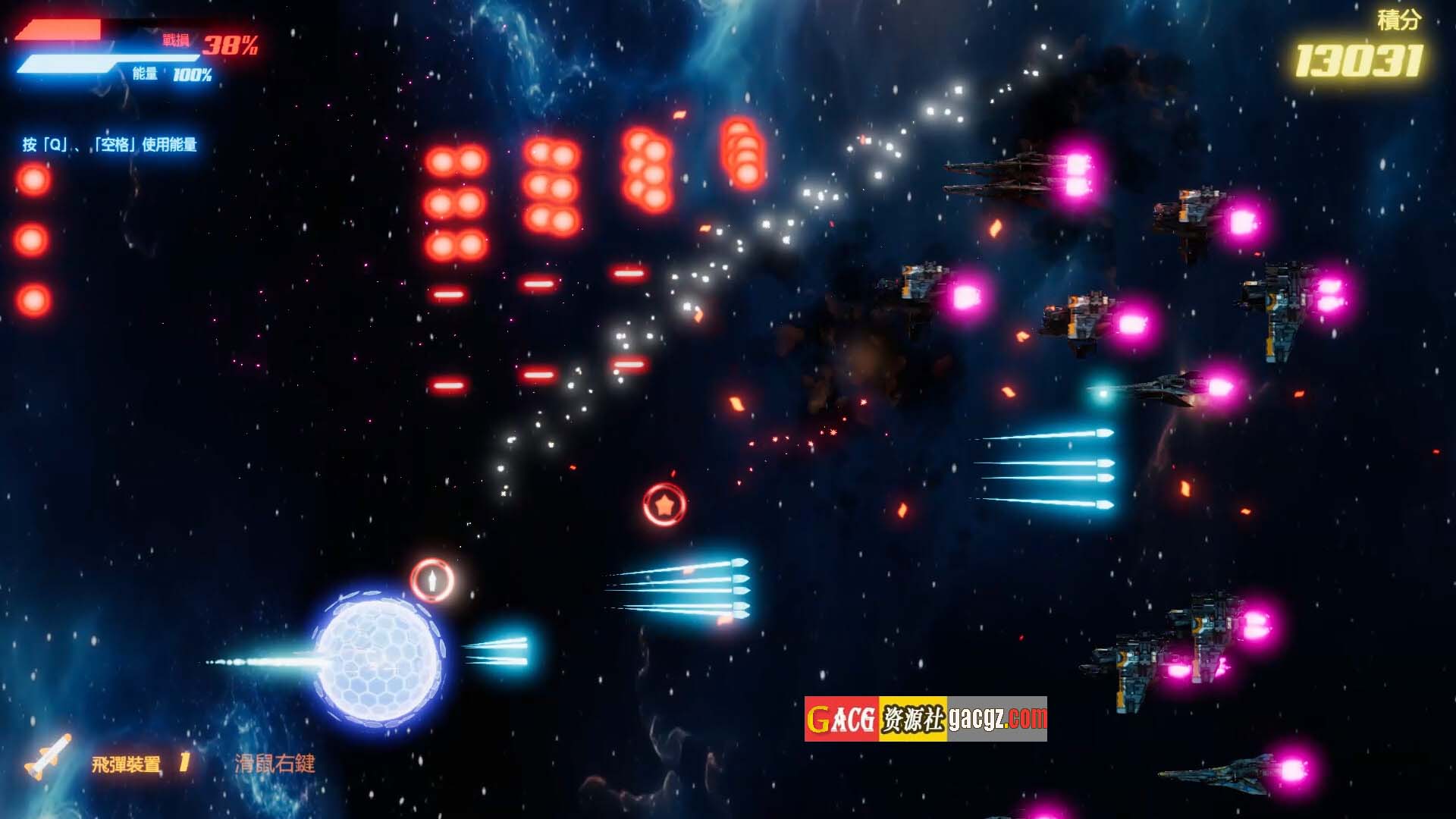This screenshot has height=819, width=1456.
Task: Click the GACG gacgz.com watermark banner
Action: (x=925, y=718)
